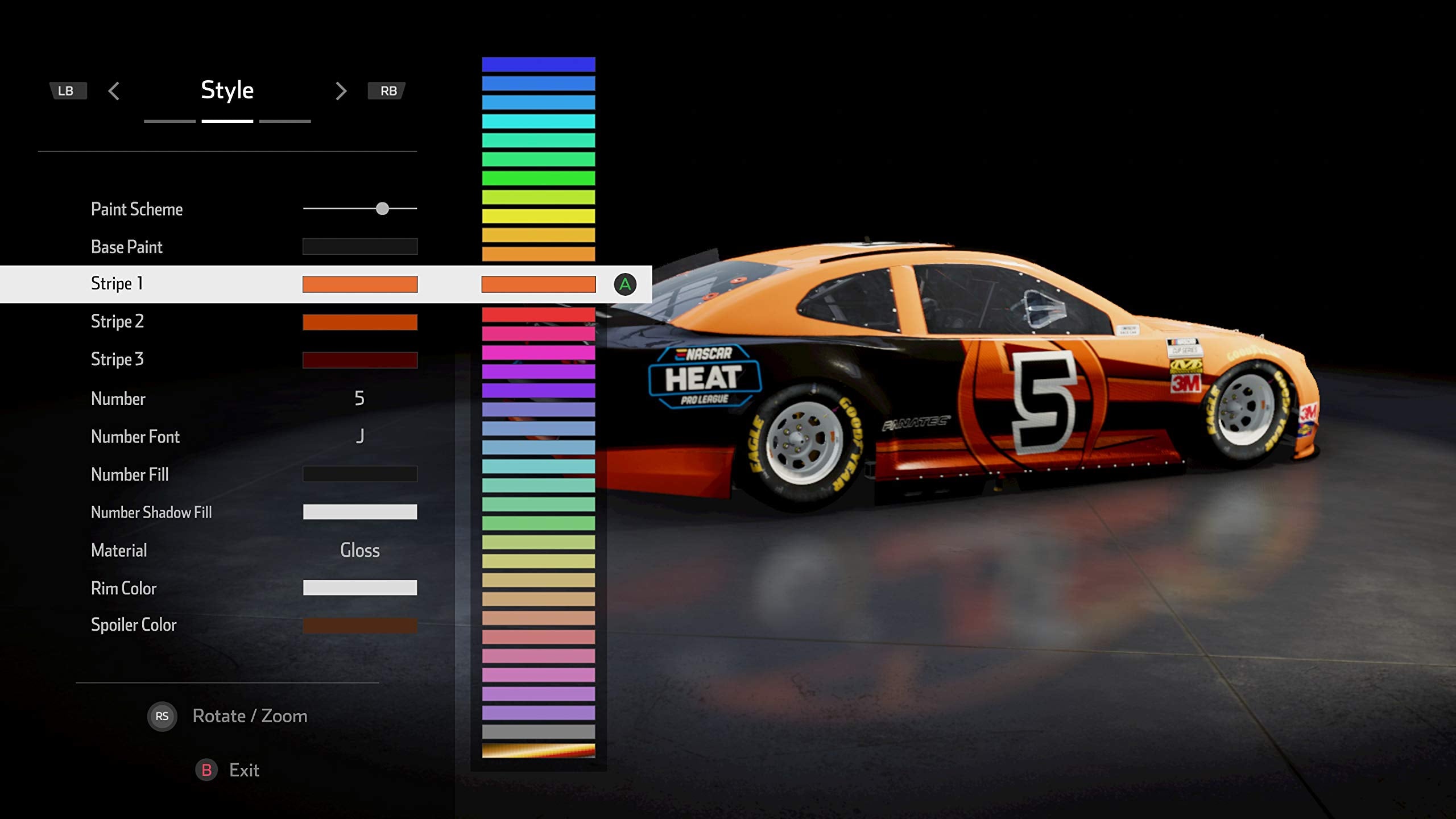Change the car Number setting
Screen dimensions: 1456x819
click(359, 399)
